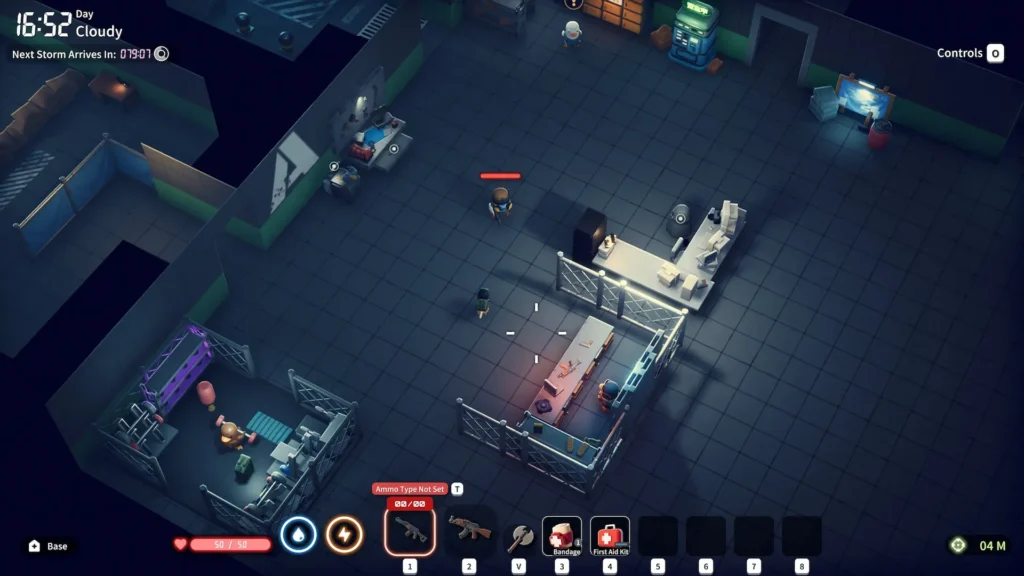Choose the axe melee weapon slot
1024x576 pixels.
coord(518,536)
